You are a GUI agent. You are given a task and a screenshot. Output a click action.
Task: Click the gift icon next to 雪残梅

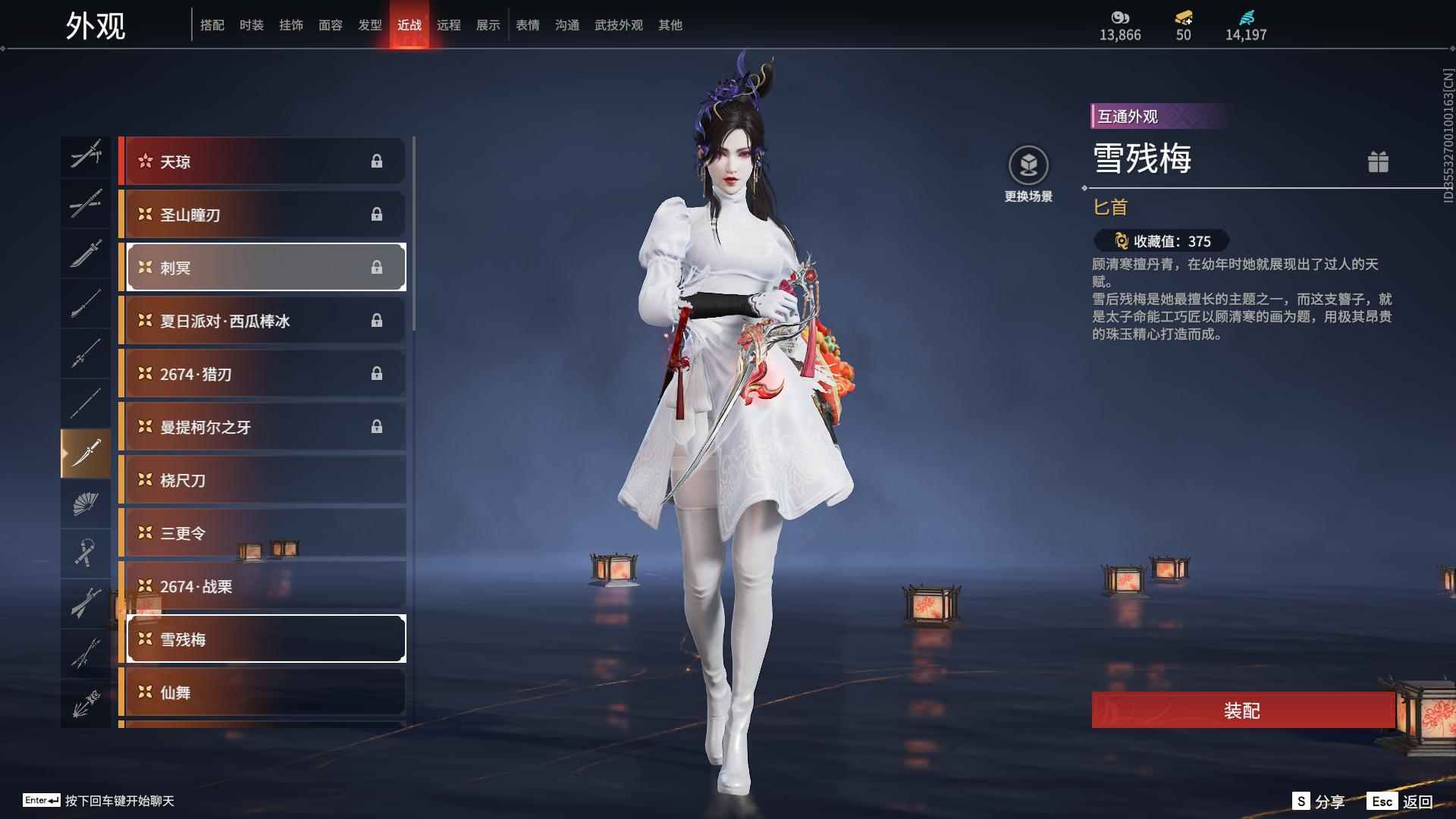(x=1379, y=162)
